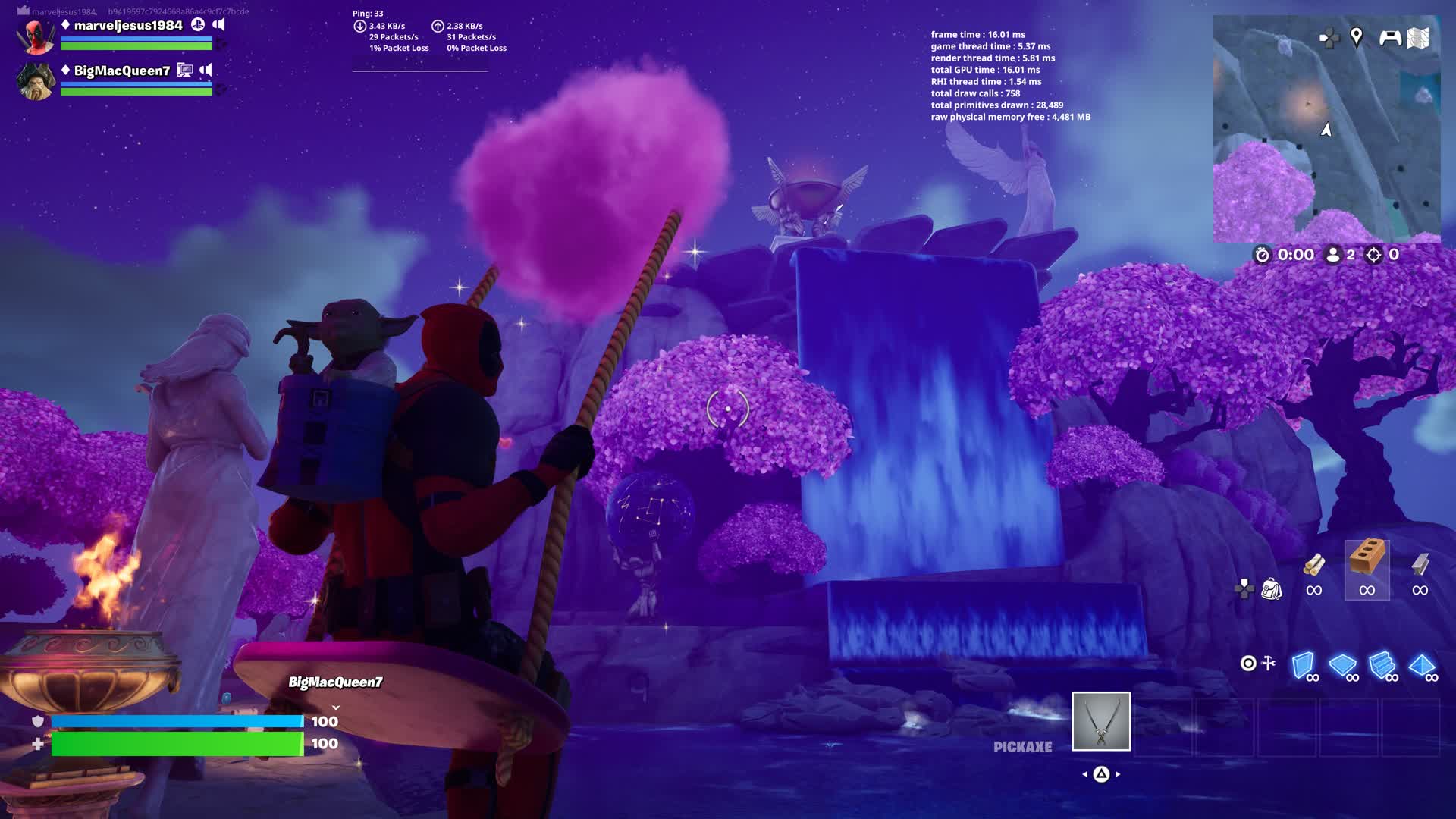Screen dimensions: 1456x819
Task: Select the floor build piece
Action: (x=1342, y=665)
